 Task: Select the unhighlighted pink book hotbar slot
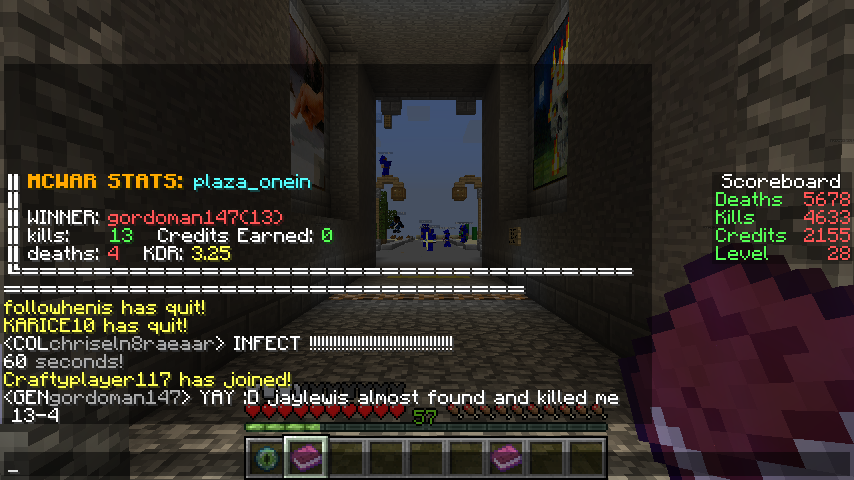point(507,457)
